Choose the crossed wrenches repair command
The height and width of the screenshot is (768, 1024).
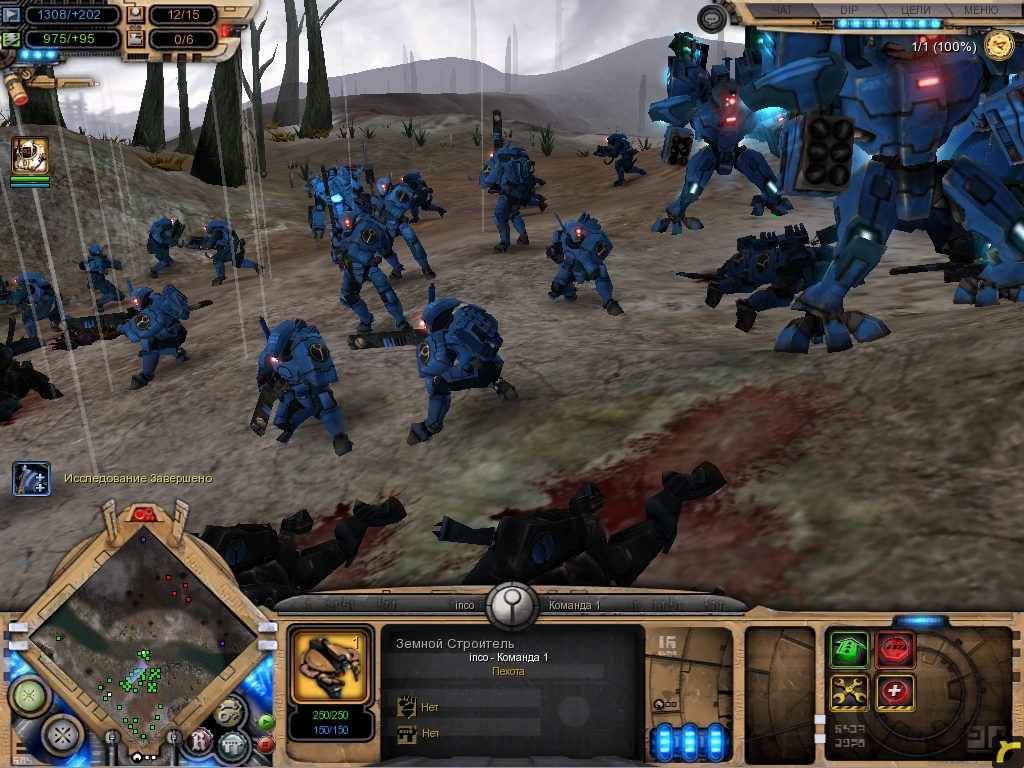click(x=848, y=693)
